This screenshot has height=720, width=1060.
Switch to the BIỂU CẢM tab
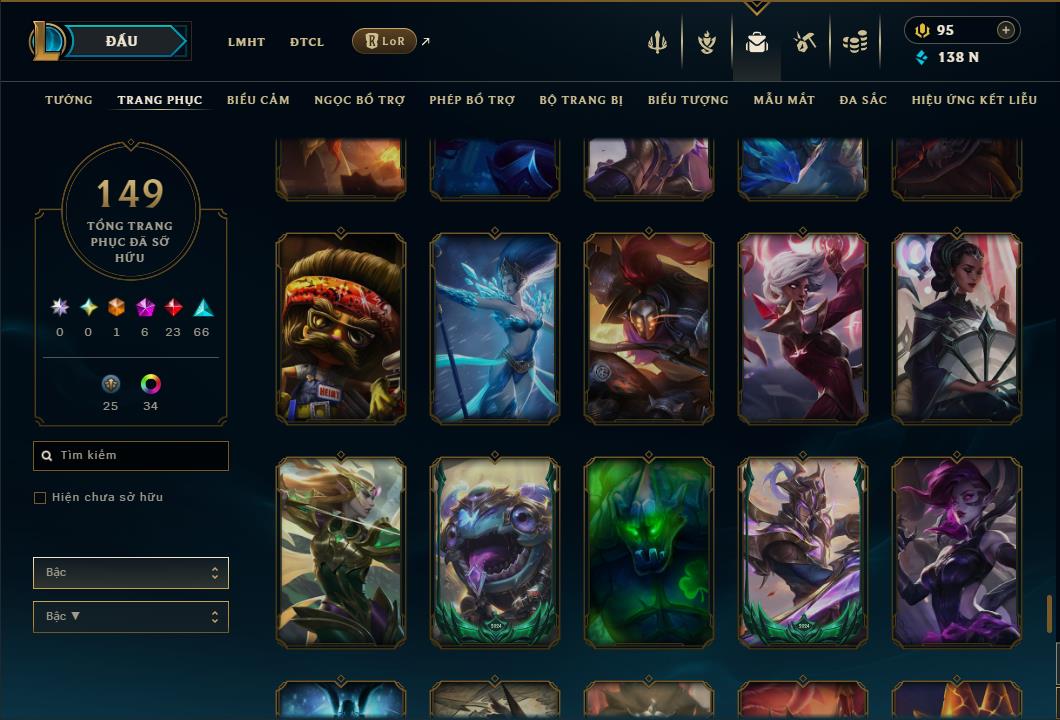coord(258,100)
